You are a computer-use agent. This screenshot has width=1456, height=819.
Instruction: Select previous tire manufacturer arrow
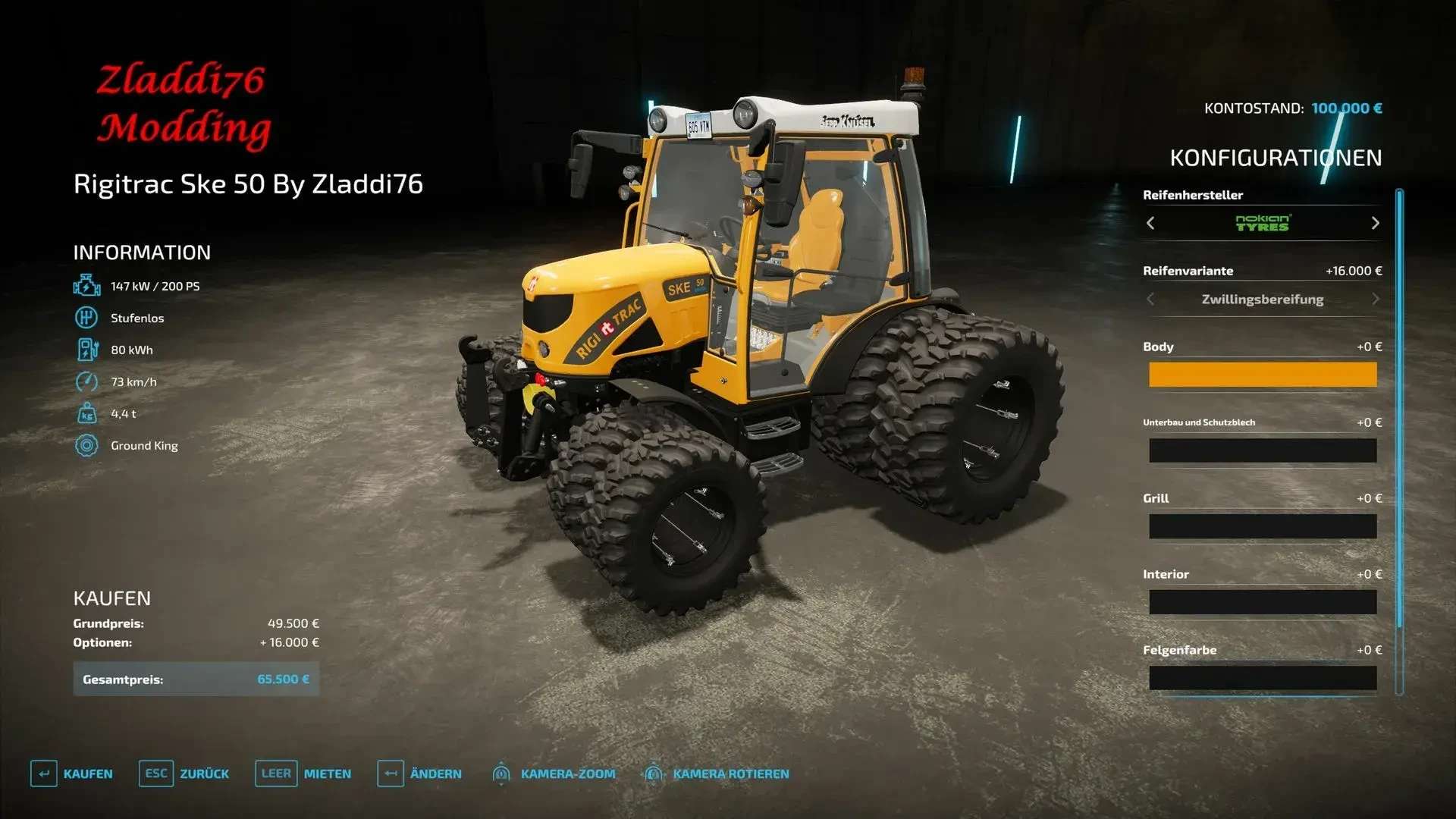click(x=1150, y=223)
